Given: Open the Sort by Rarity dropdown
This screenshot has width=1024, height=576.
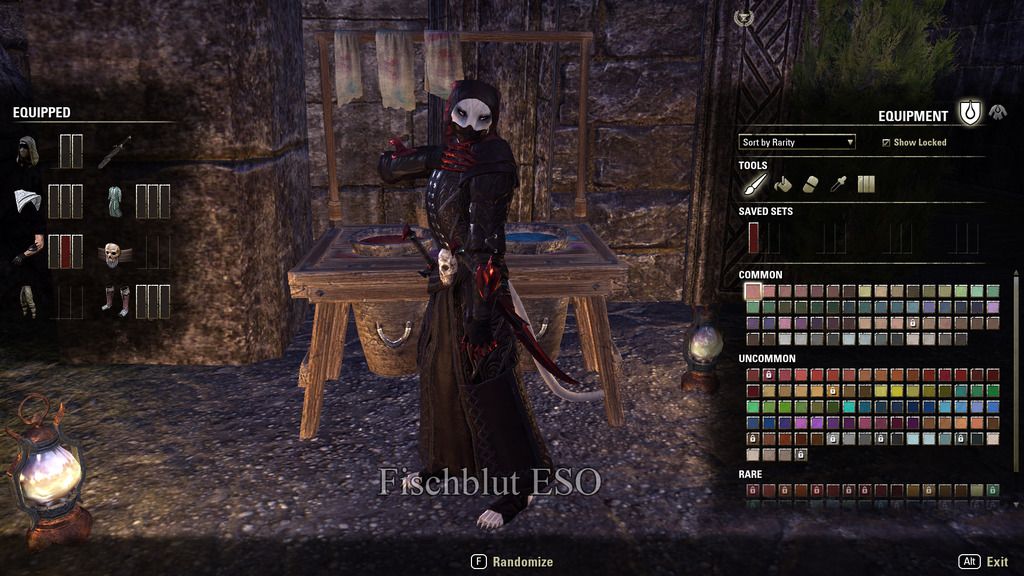Looking at the screenshot, I should [797, 142].
